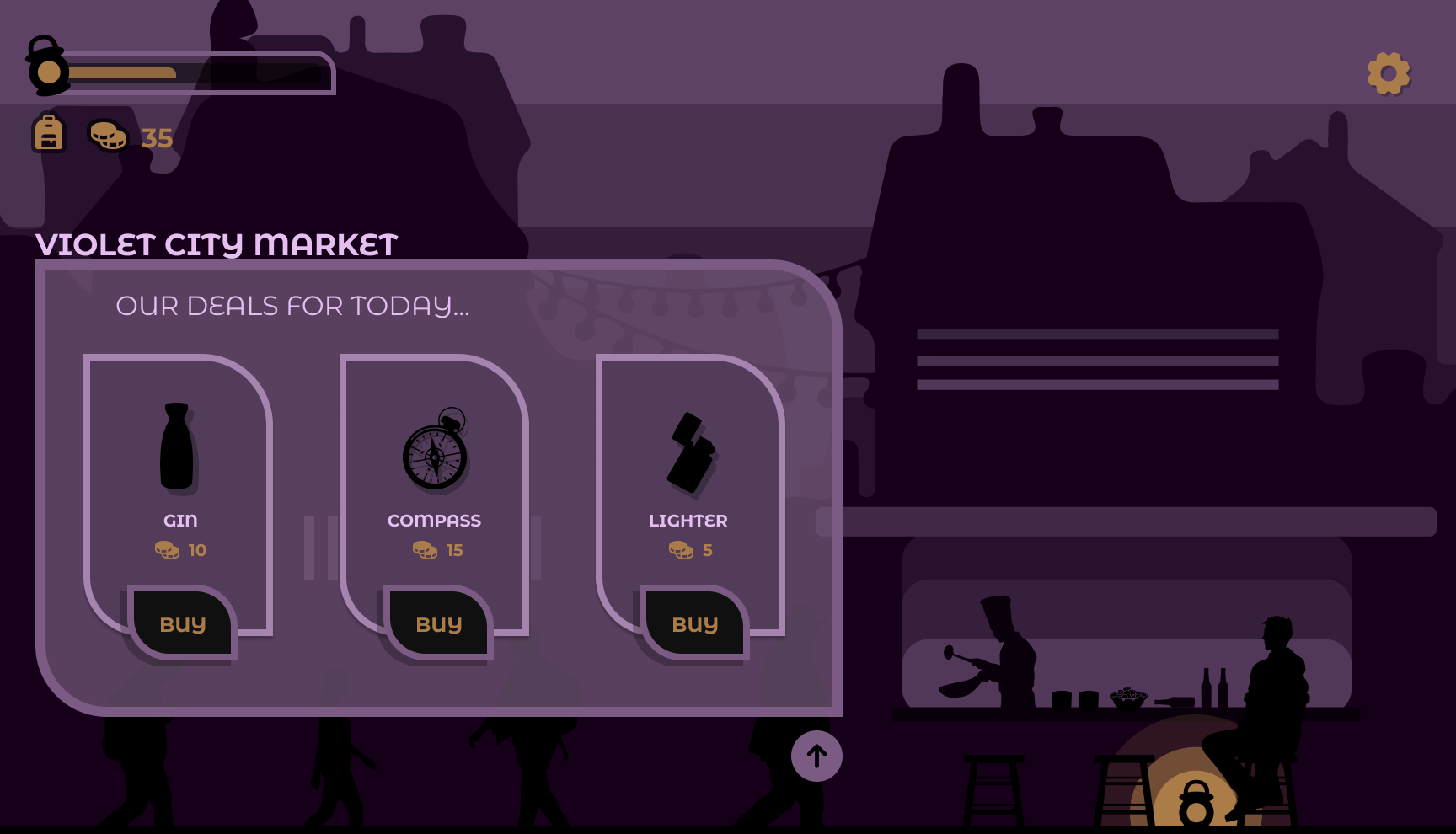This screenshot has width=1456, height=834.
Task: Open the backpack inventory
Action: [x=49, y=133]
